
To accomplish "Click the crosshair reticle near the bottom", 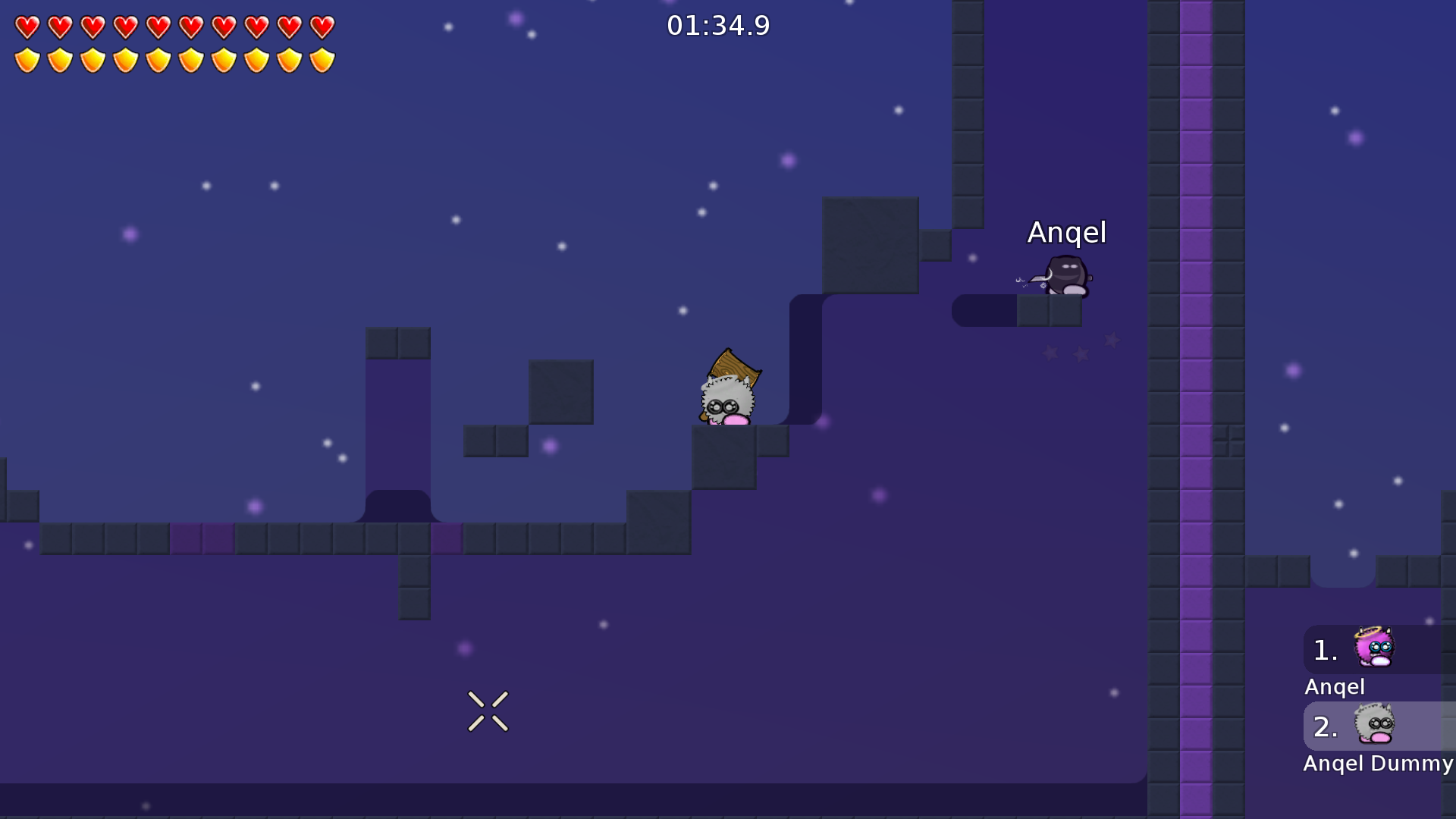I will (488, 711).
